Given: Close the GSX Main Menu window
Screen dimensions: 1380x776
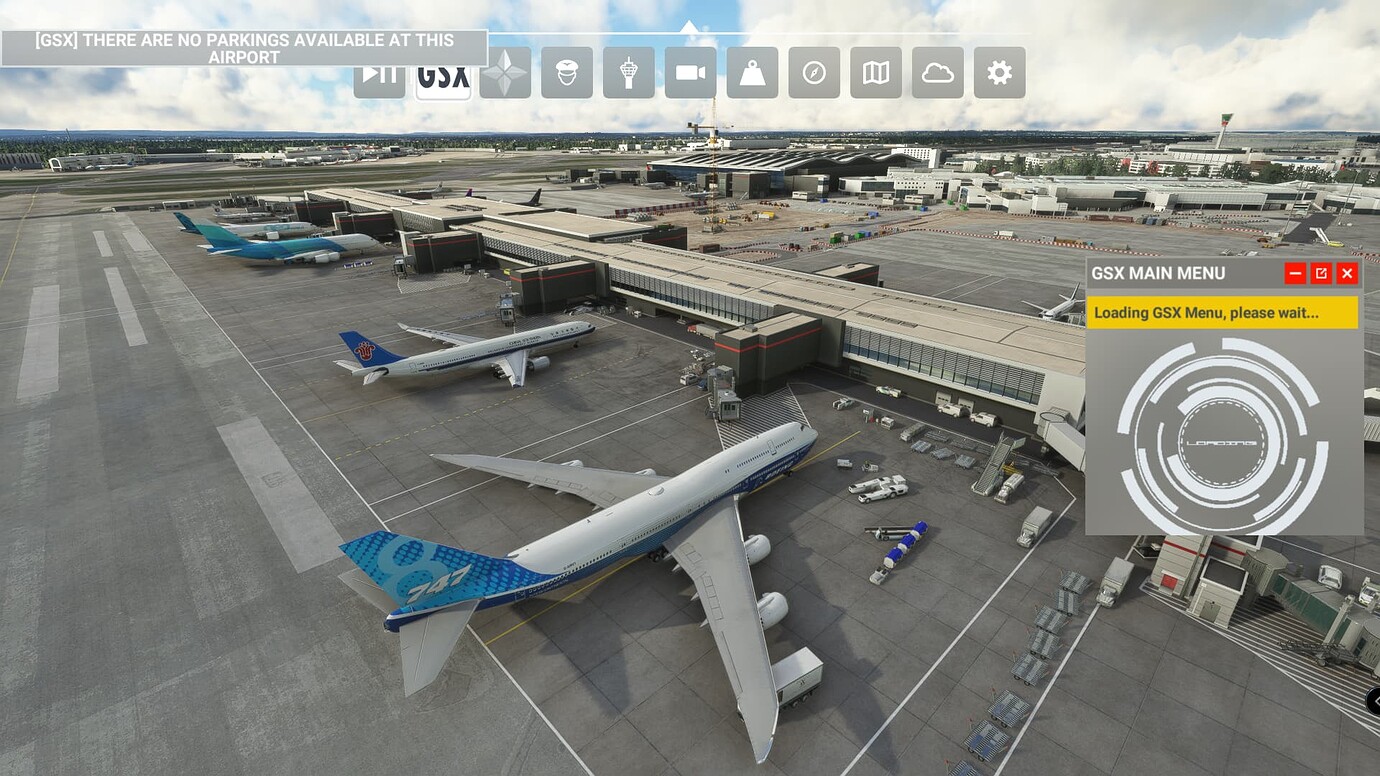Looking at the screenshot, I should pyautogui.click(x=1347, y=272).
